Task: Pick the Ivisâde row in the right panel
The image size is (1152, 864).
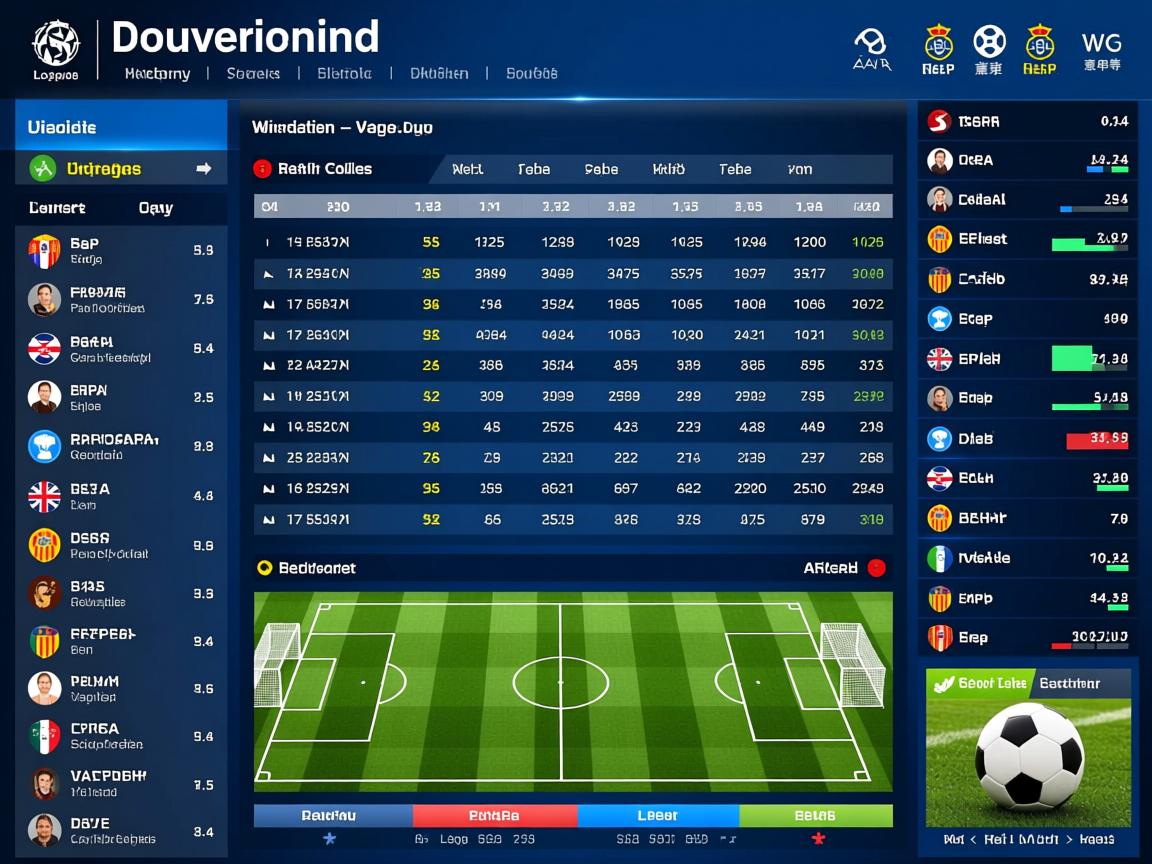Action: tap(1028, 558)
